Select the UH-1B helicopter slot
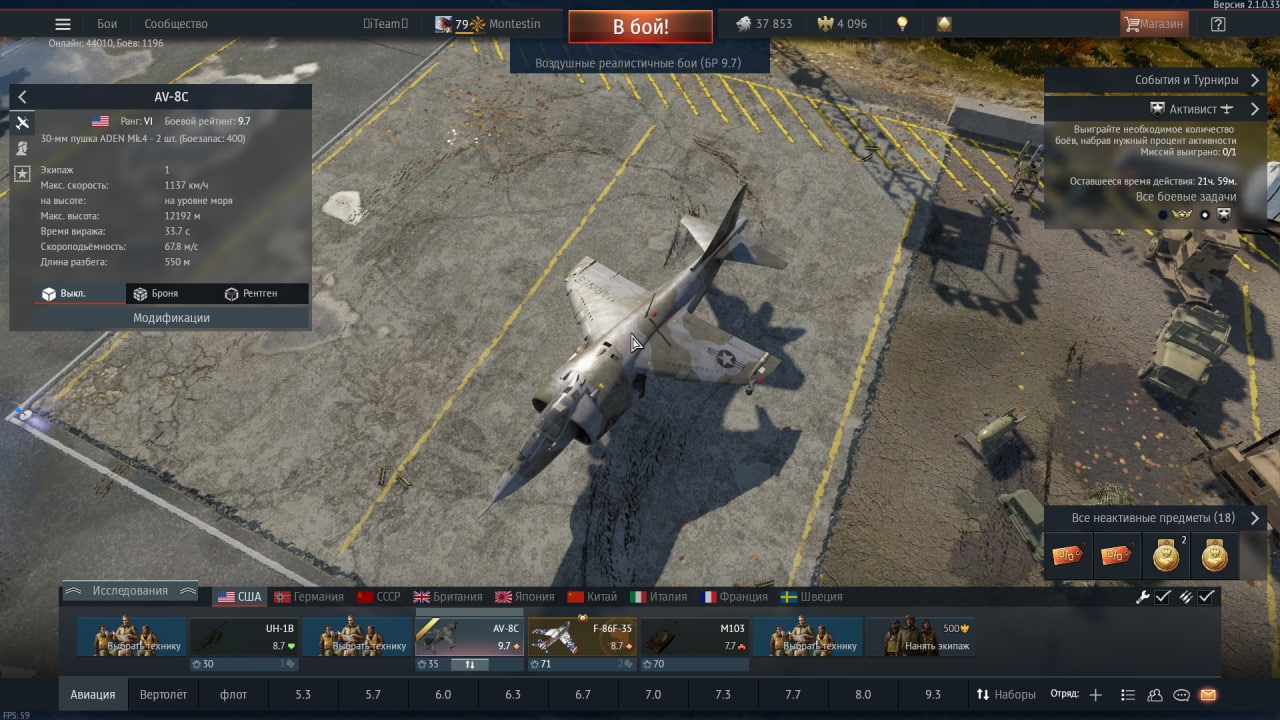This screenshot has height=720, width=1280. point(243,637)
